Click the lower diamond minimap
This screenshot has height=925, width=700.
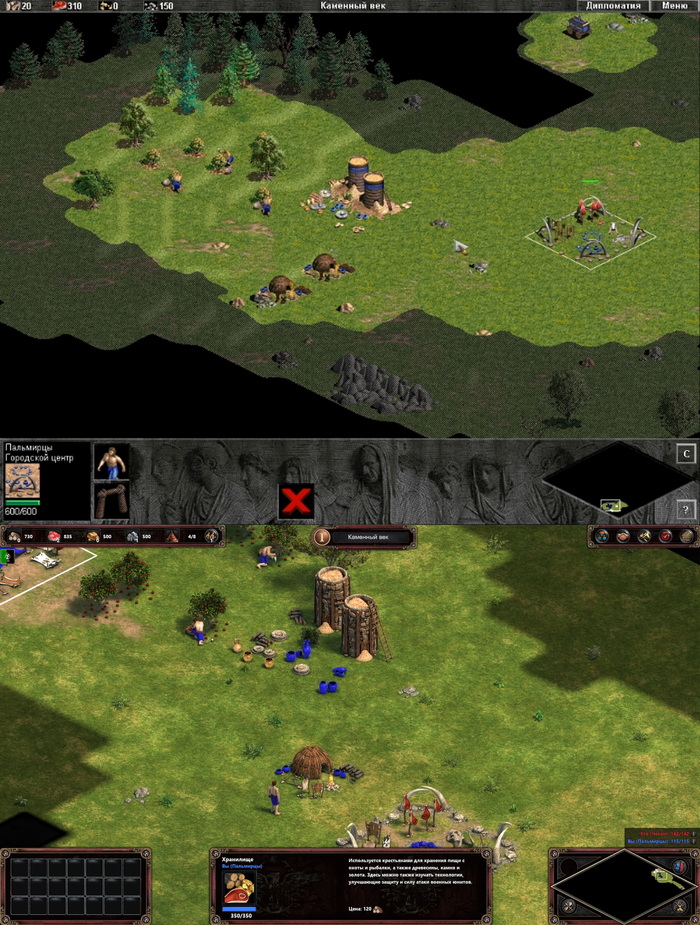(x=621, y=884)
